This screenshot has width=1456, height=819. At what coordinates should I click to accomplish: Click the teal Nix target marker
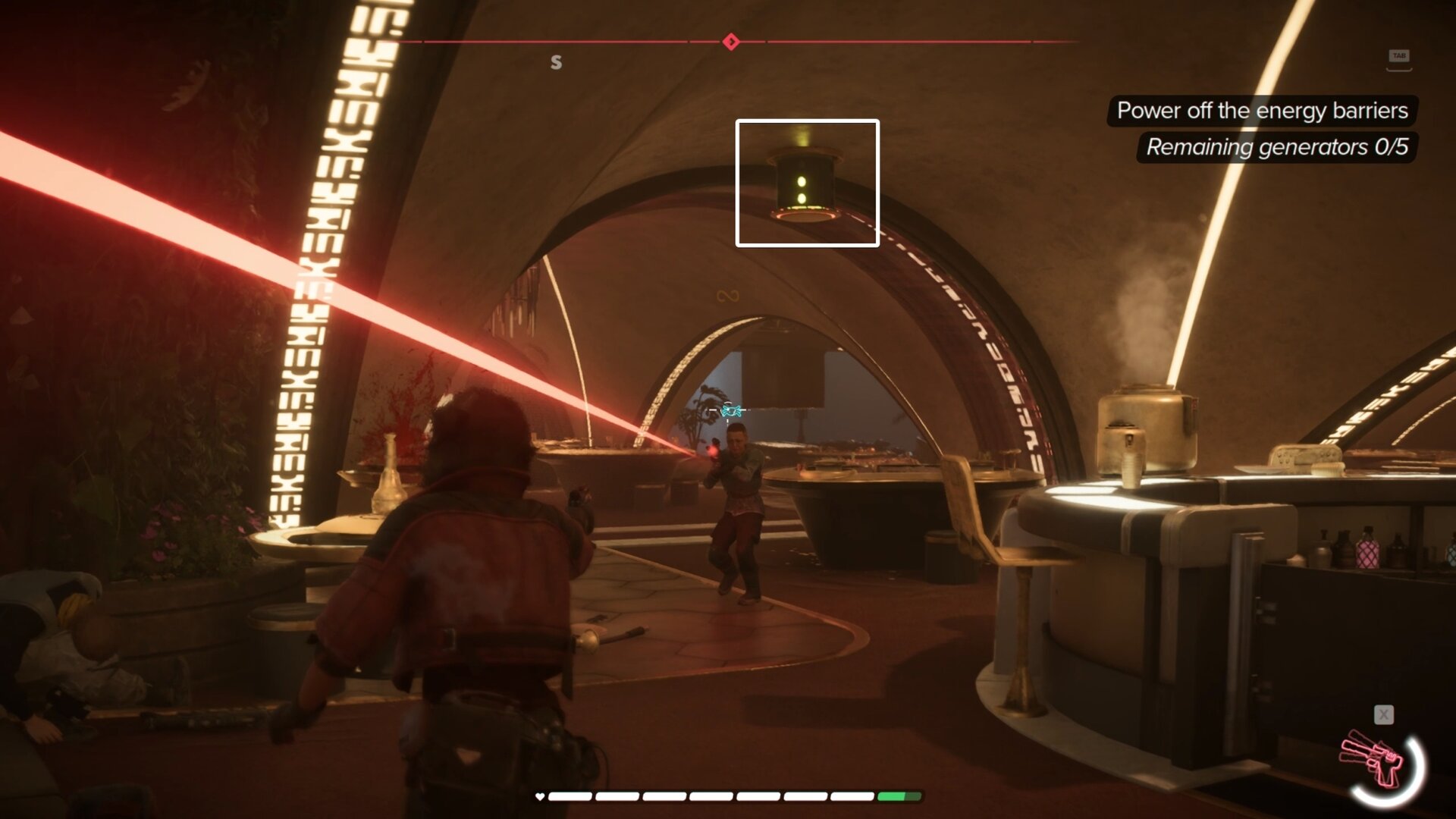point(731,410)
